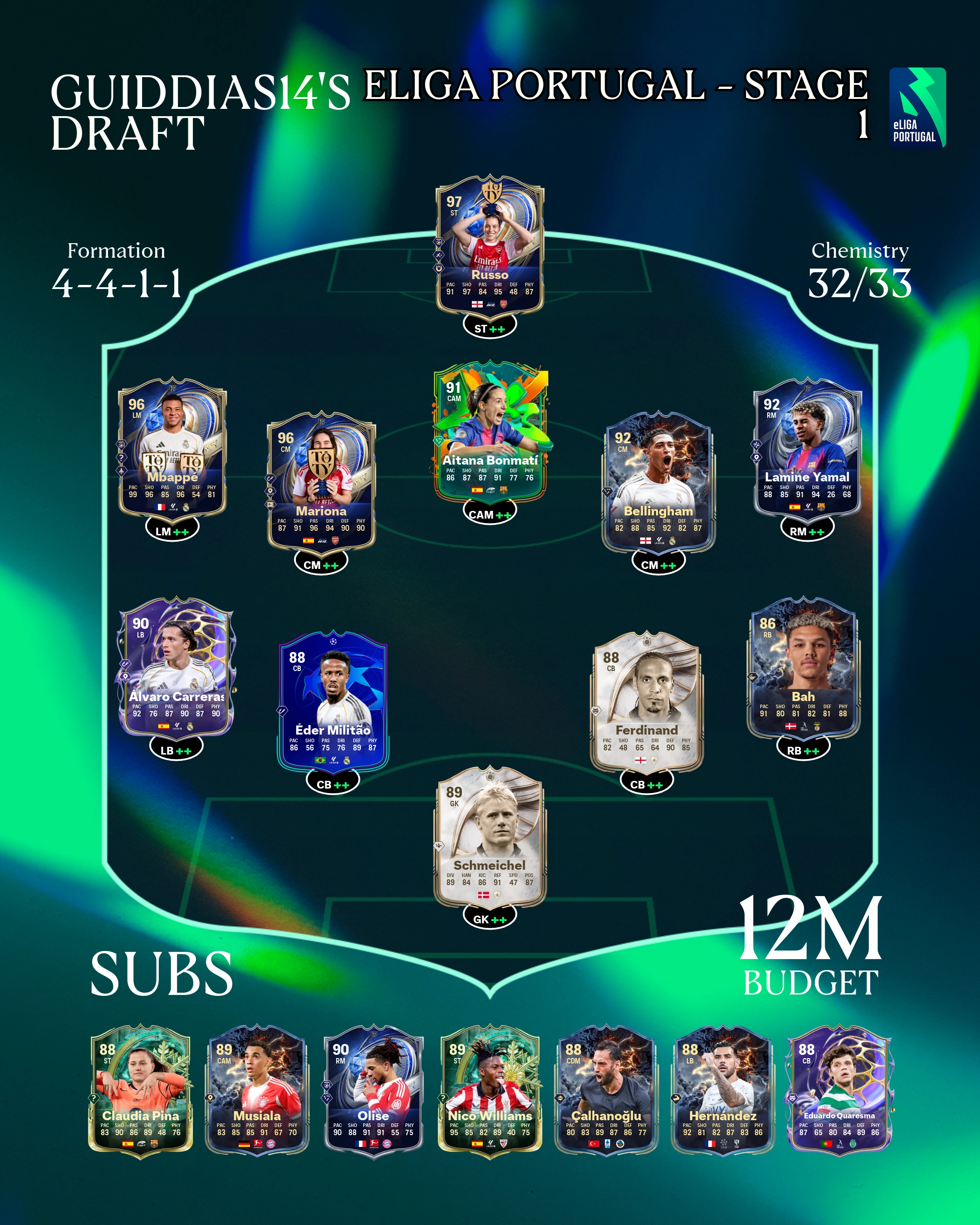Viewport: 980px width, 1225px height.
Task: Select the Aitana Bonmatí CAM card
Action: tap(490, 433)
